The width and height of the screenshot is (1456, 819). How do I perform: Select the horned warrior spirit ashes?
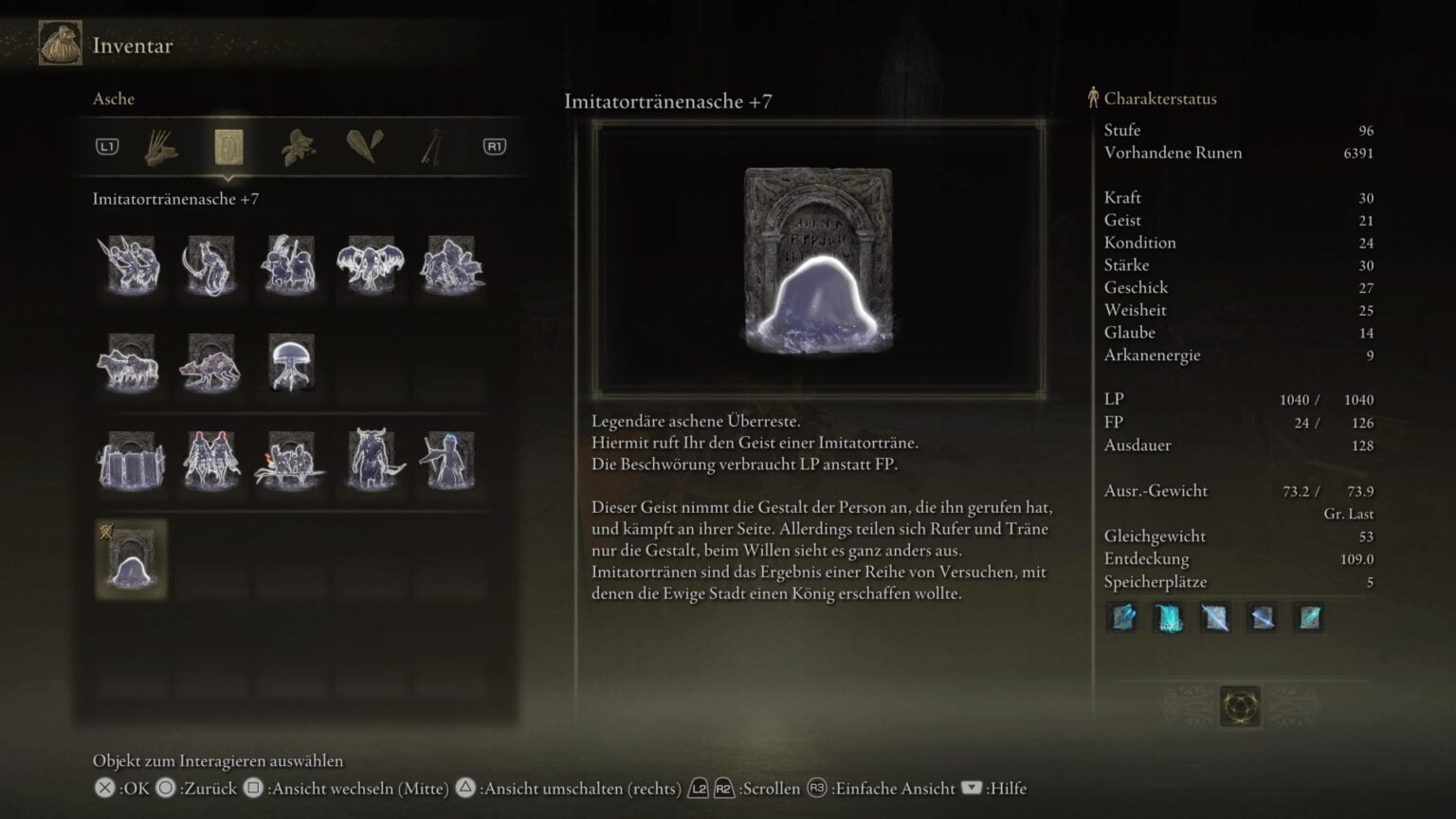point(372,462)
